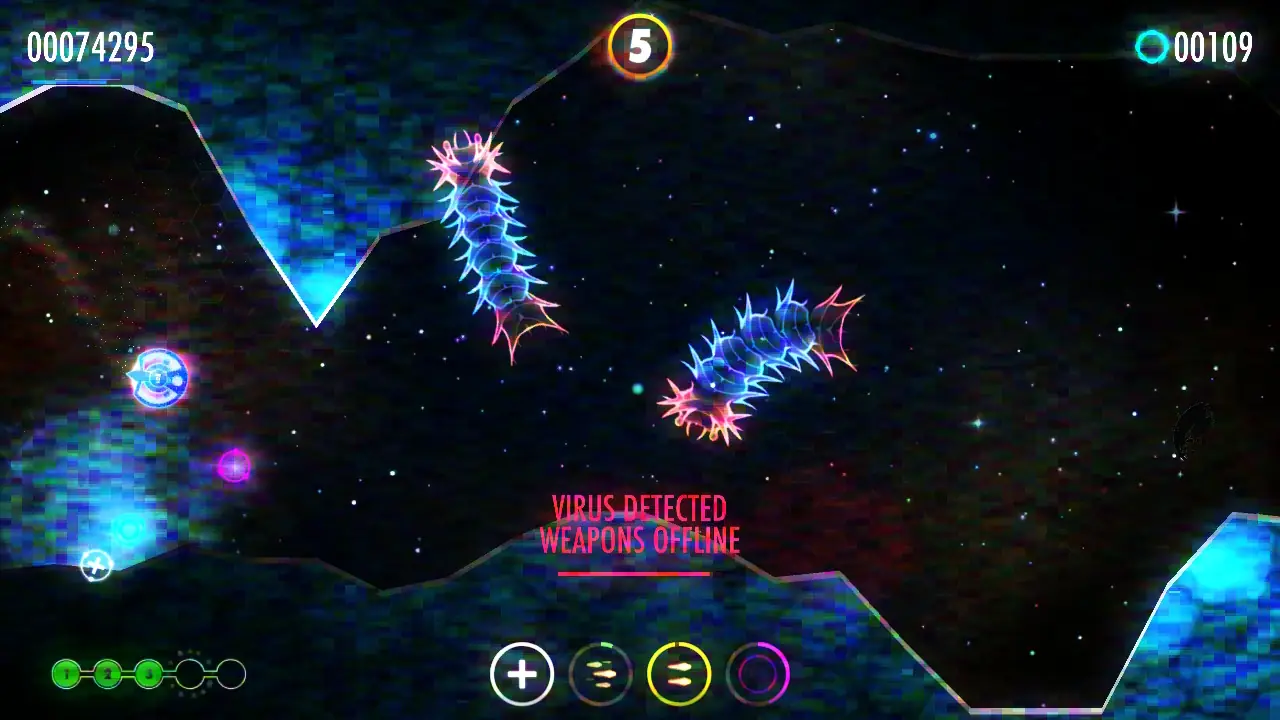This screenshot has height=720, width=1280.
Task: Choose the triple-shot weapon icon
Action: pyautogui.click(x=600, y=674)
